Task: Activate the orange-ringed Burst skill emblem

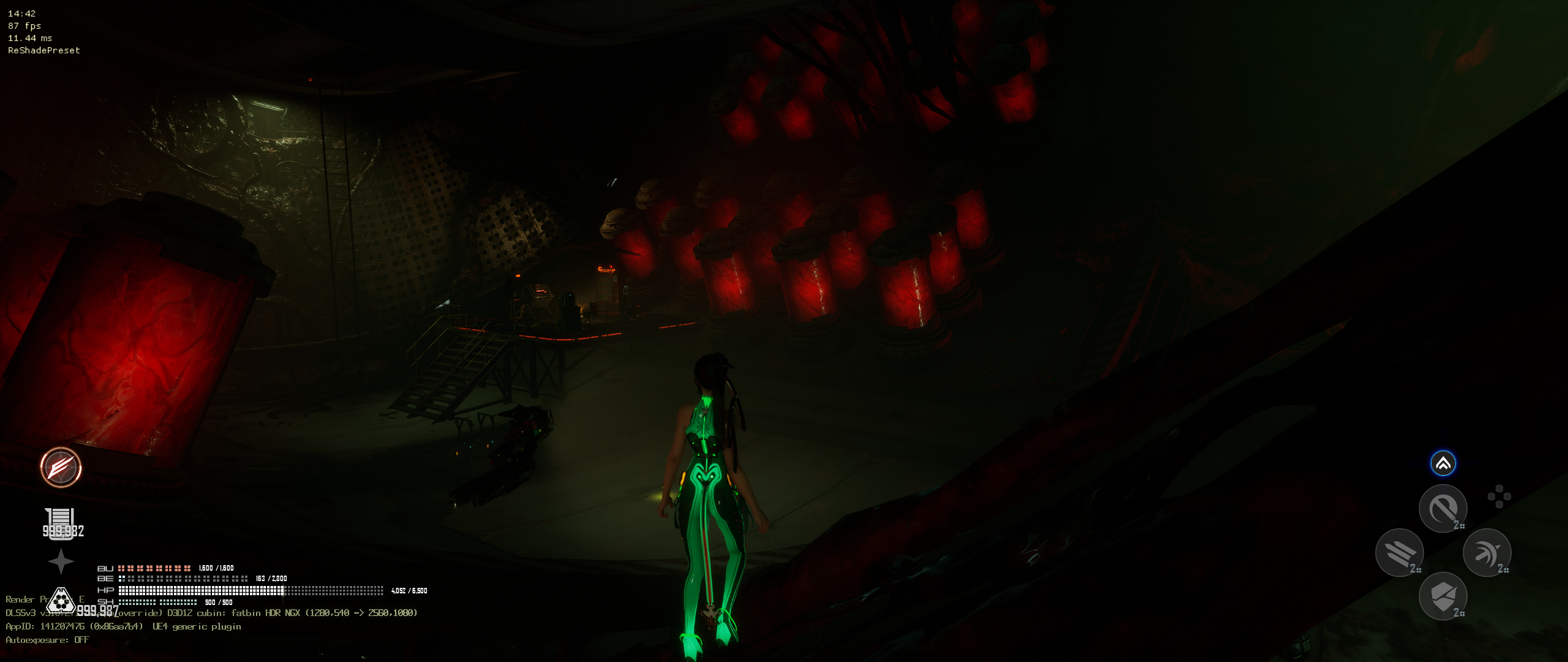Action: point(61,467)
